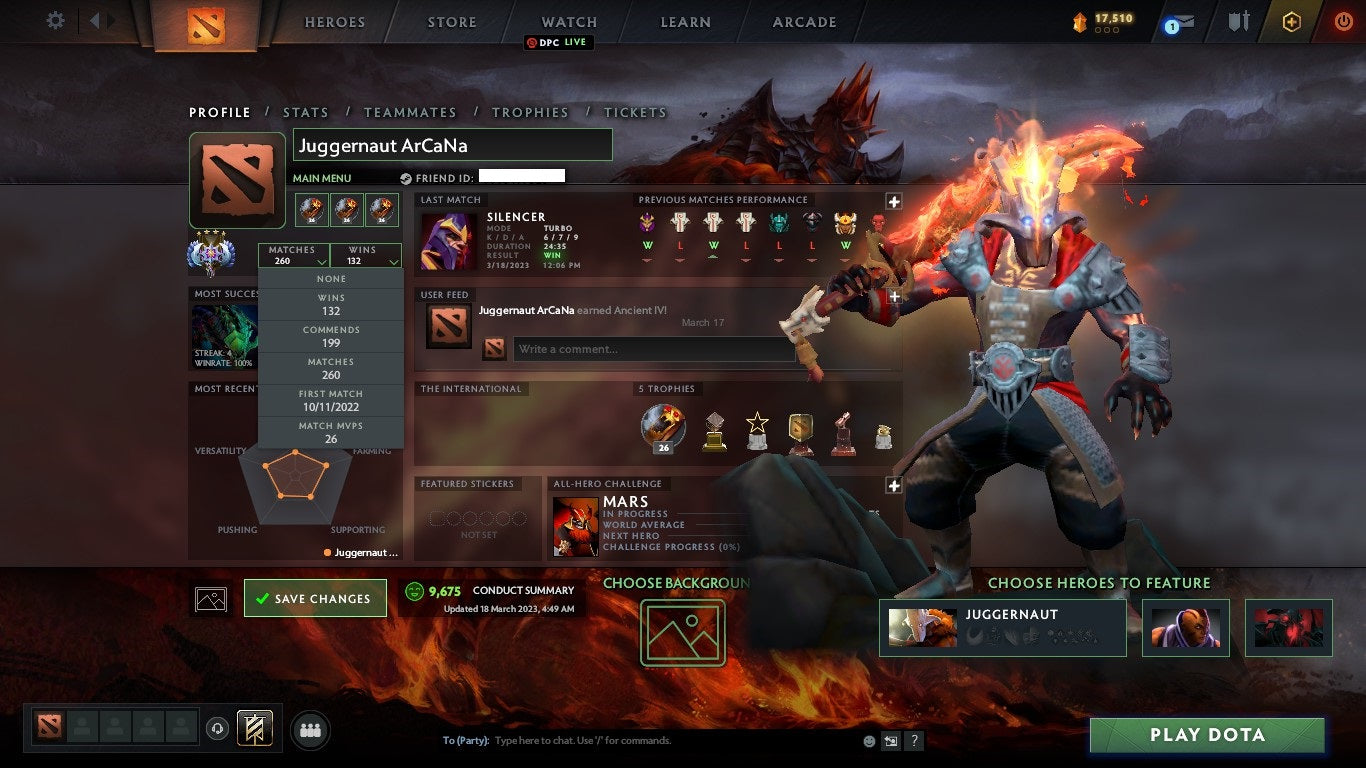Select None option in stat list
Image resolution: width=1366 pixels, height=768 pixels.
point(330,278)
